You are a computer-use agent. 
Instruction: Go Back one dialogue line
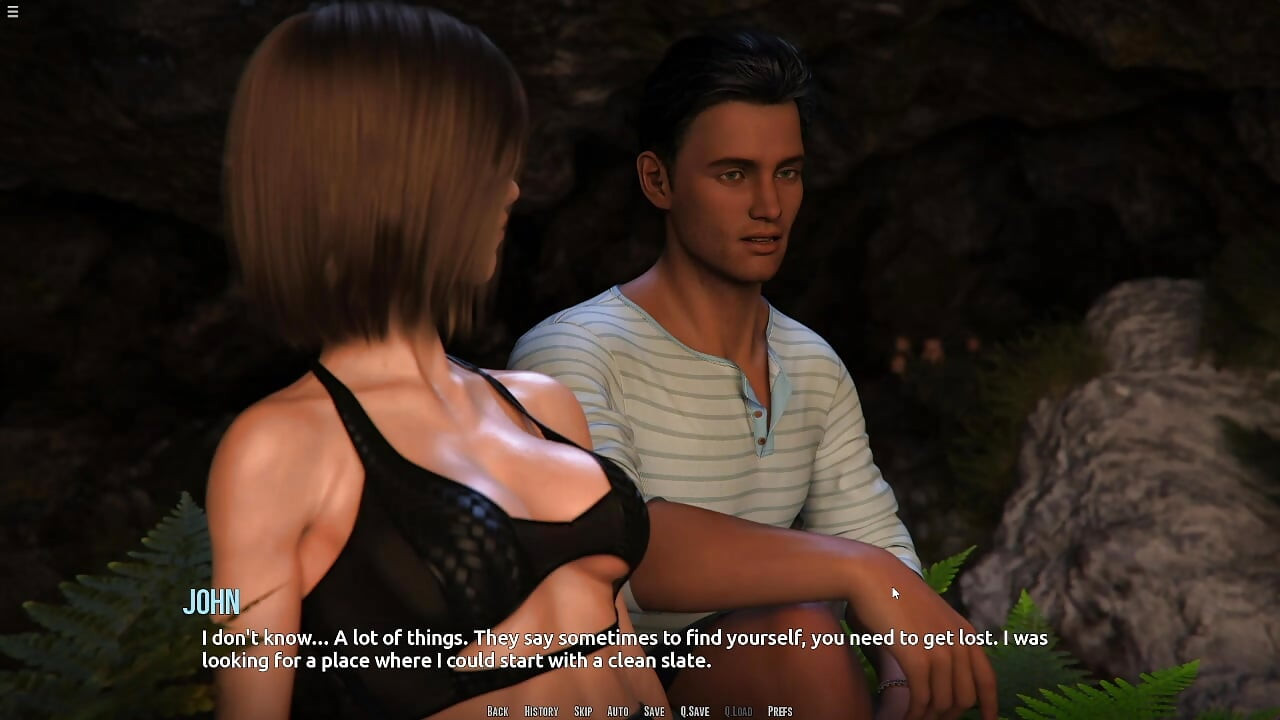tap(498, 711)
